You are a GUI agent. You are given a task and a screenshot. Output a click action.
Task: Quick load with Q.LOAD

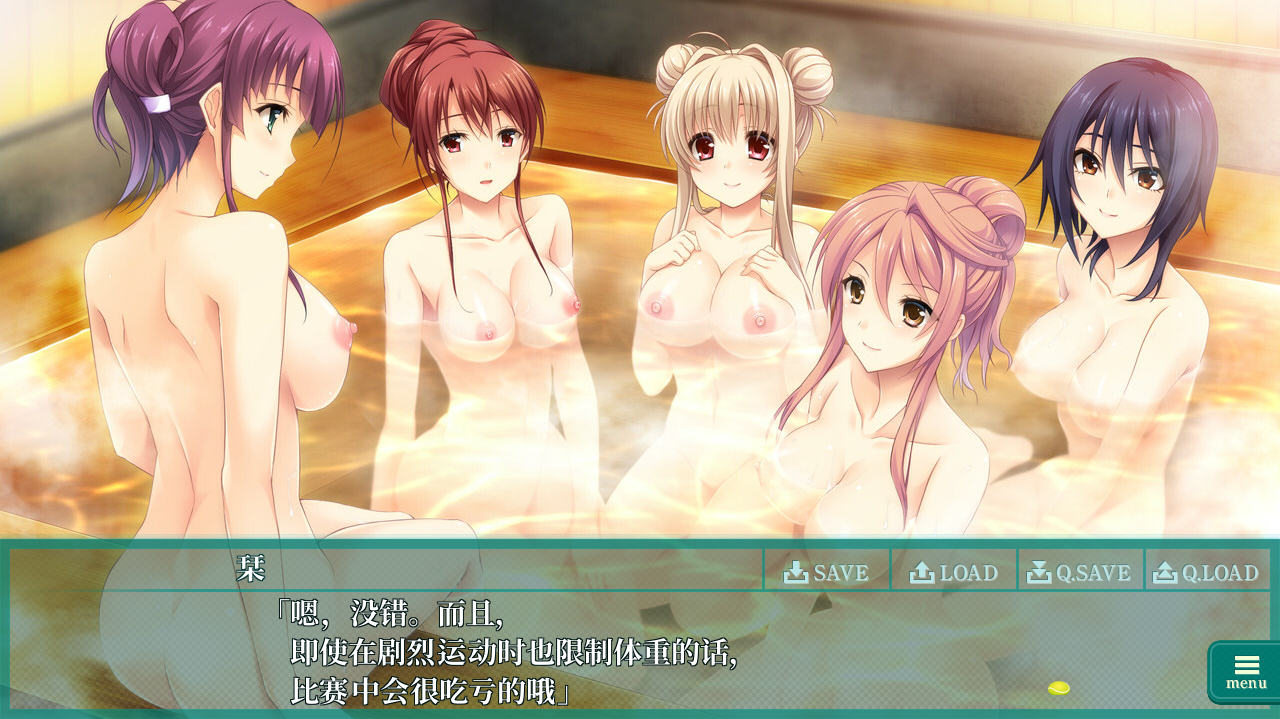(x=1207, y=572)
